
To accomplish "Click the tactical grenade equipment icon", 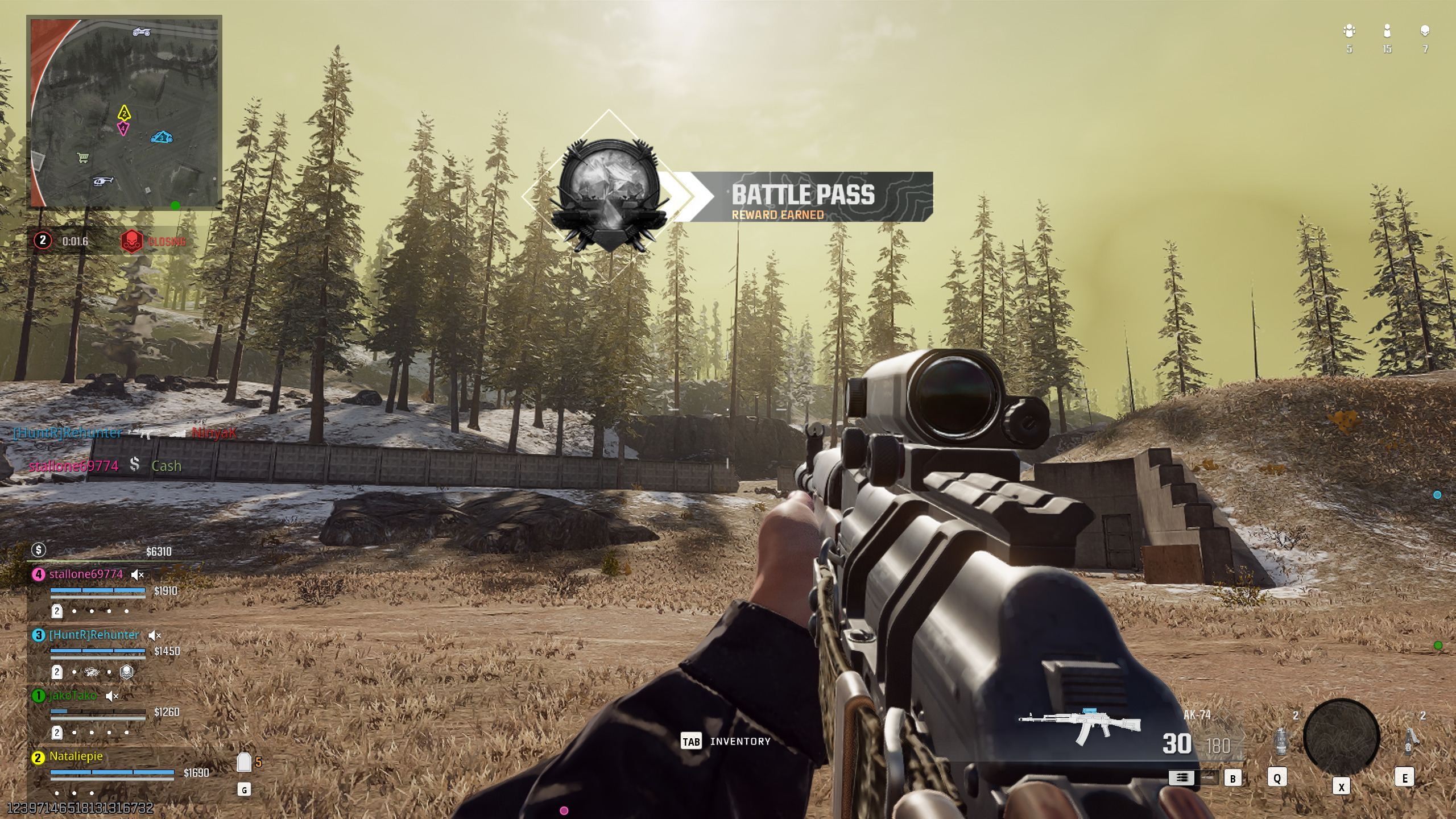I will pyautogui.click(x=1281, y=742).
